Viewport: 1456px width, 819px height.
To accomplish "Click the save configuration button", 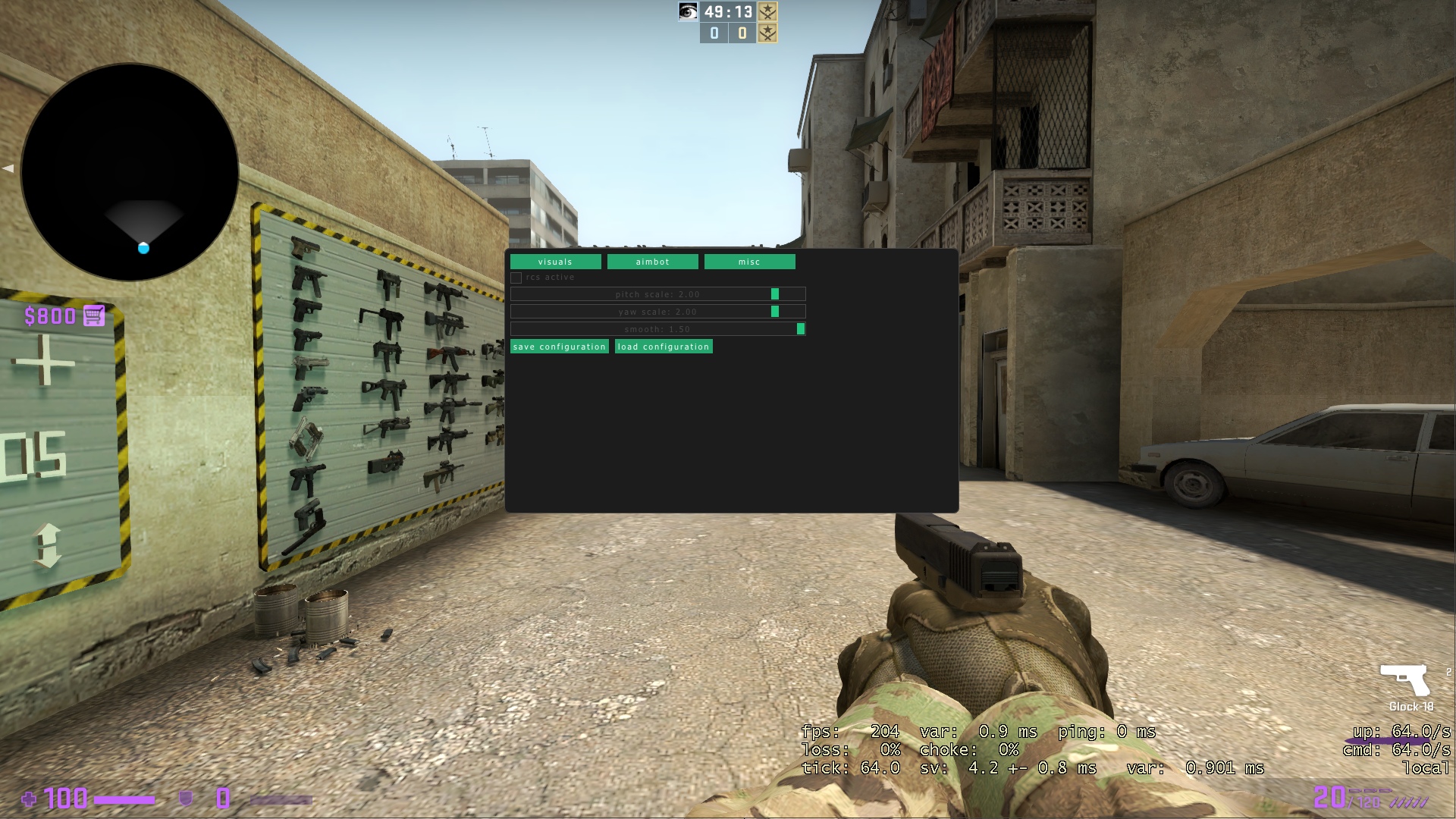I will coord(559,347).
